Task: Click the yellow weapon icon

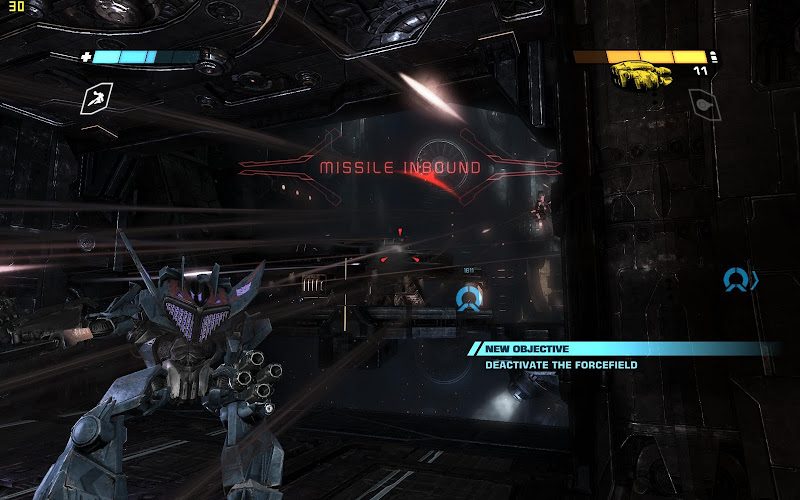Action: (643, 73)
